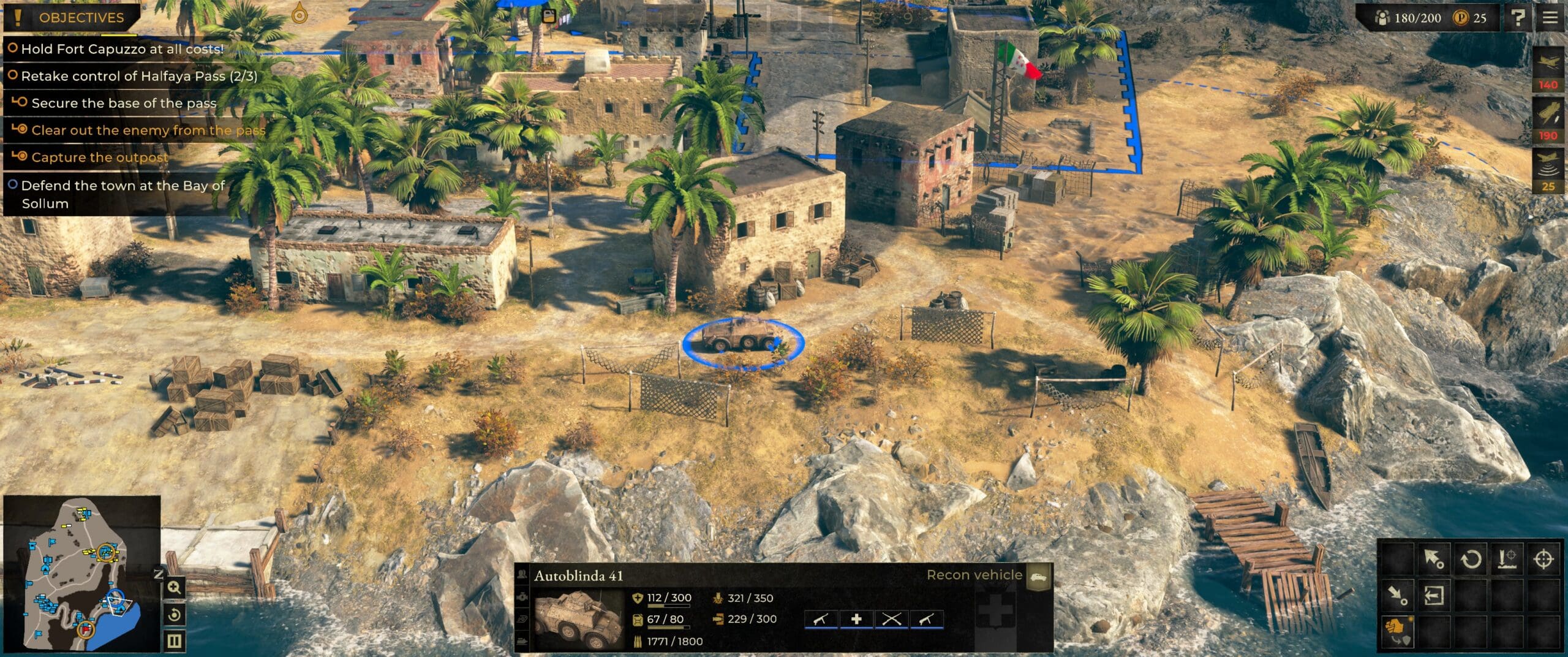This screenshot has height=657, width=1568.
Task: Select the crosshair attack target command
Action: click(1543, 559)
